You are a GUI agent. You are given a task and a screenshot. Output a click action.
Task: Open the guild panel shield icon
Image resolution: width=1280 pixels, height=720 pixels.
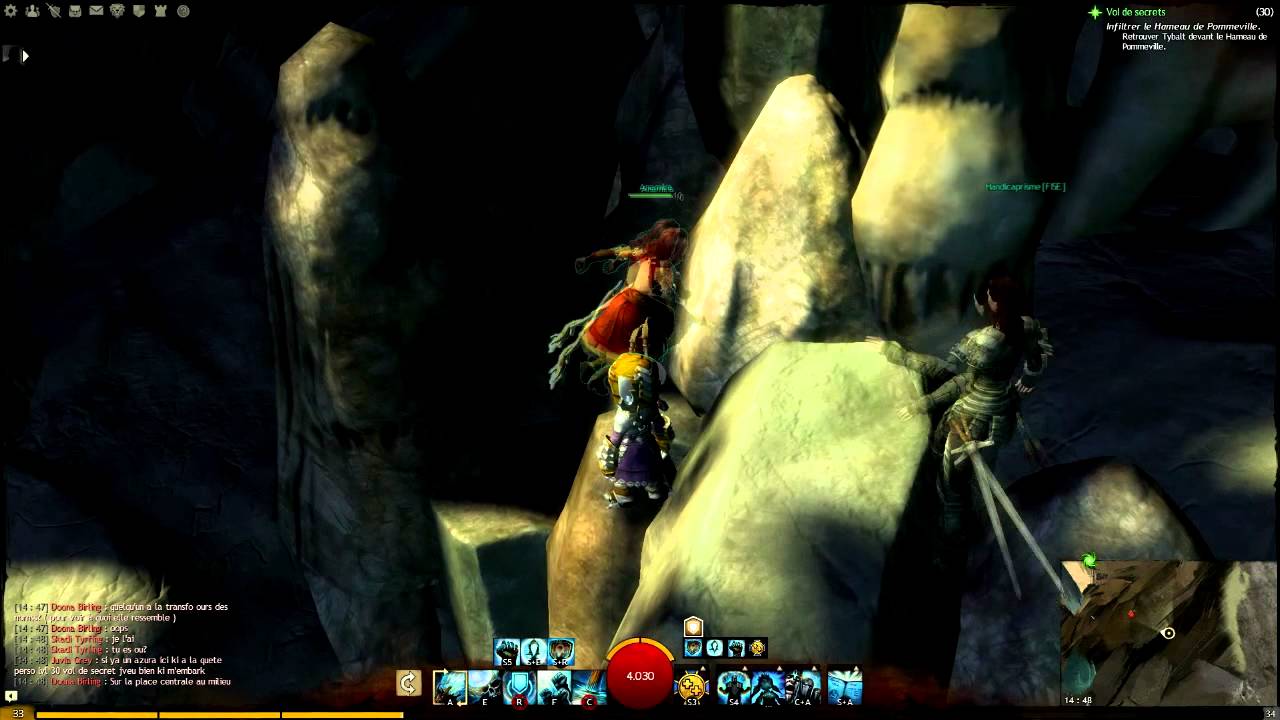pyautogui.click(x=138, y=10)
